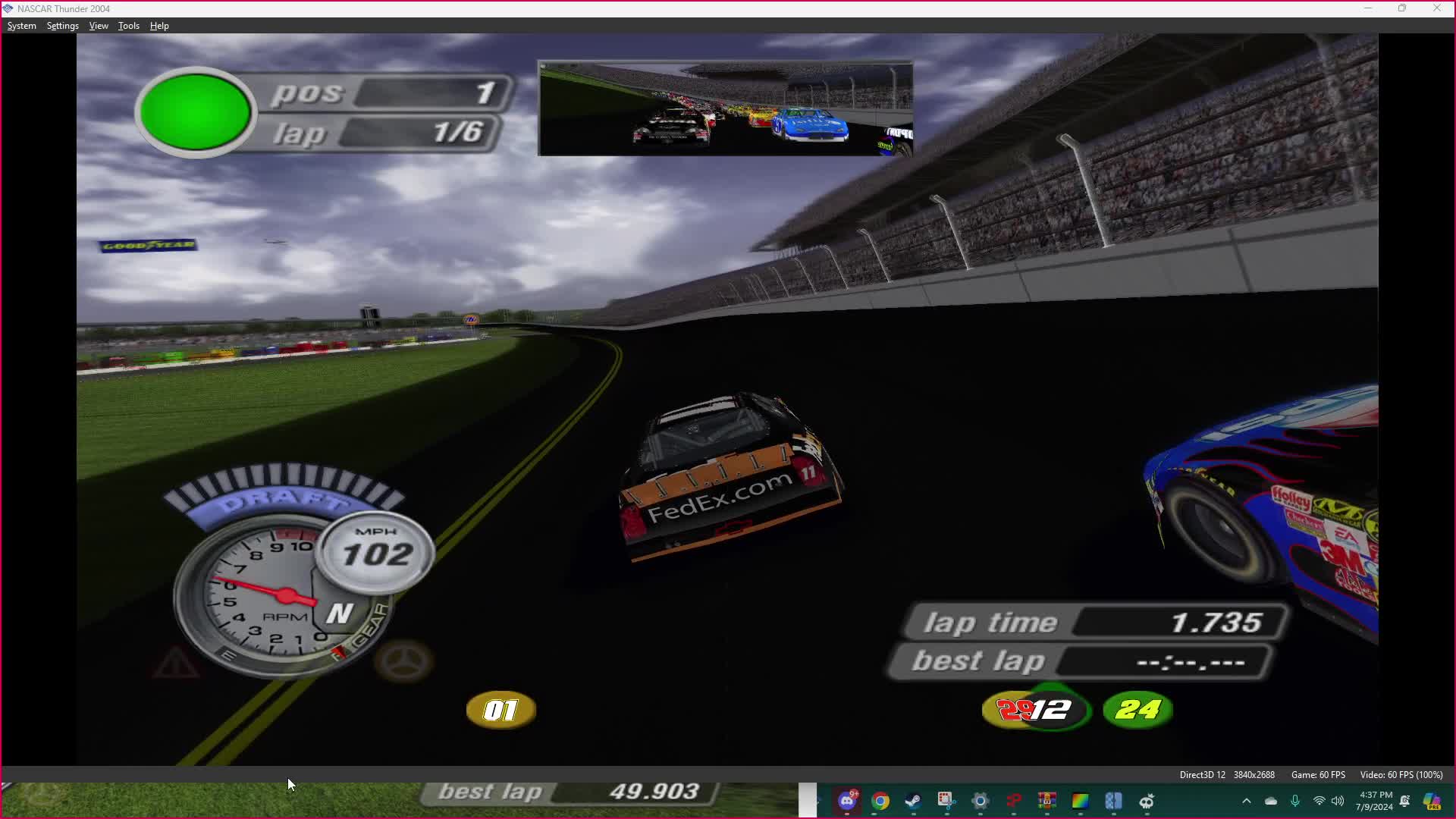
Task: Expand the hidden system tray icons chevron
Action: (1247, 801)
